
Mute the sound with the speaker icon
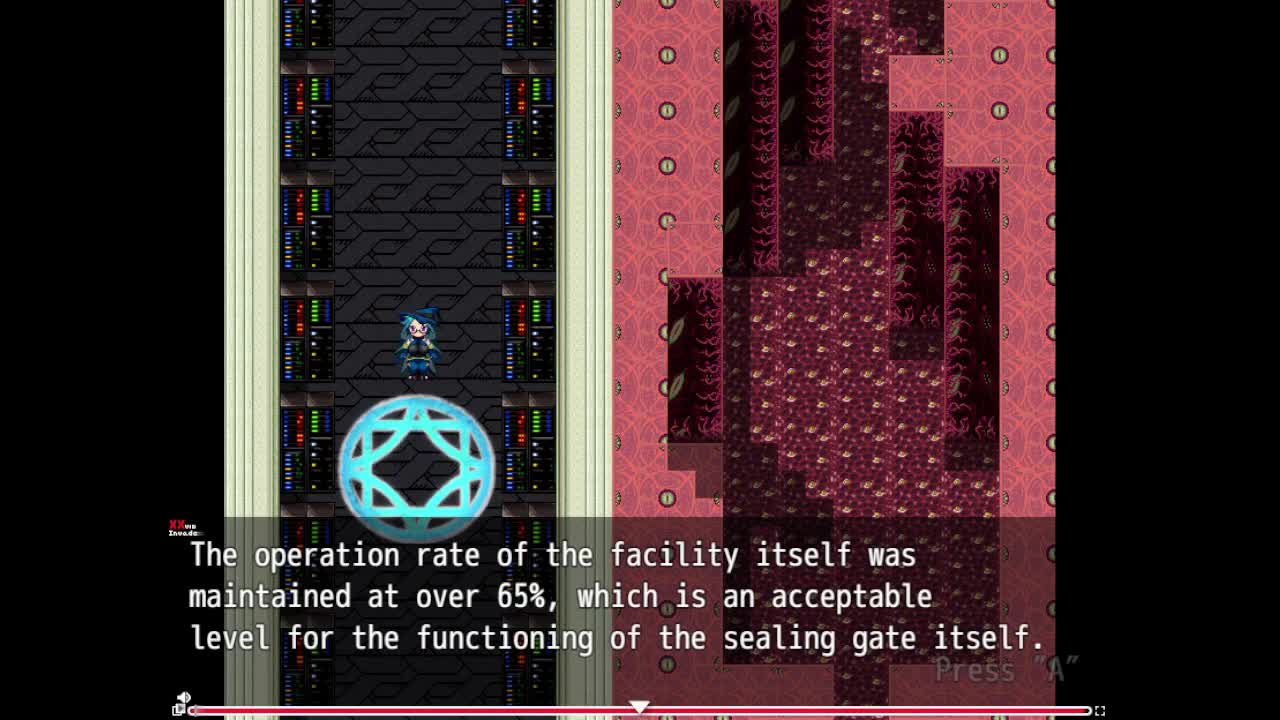184,698
